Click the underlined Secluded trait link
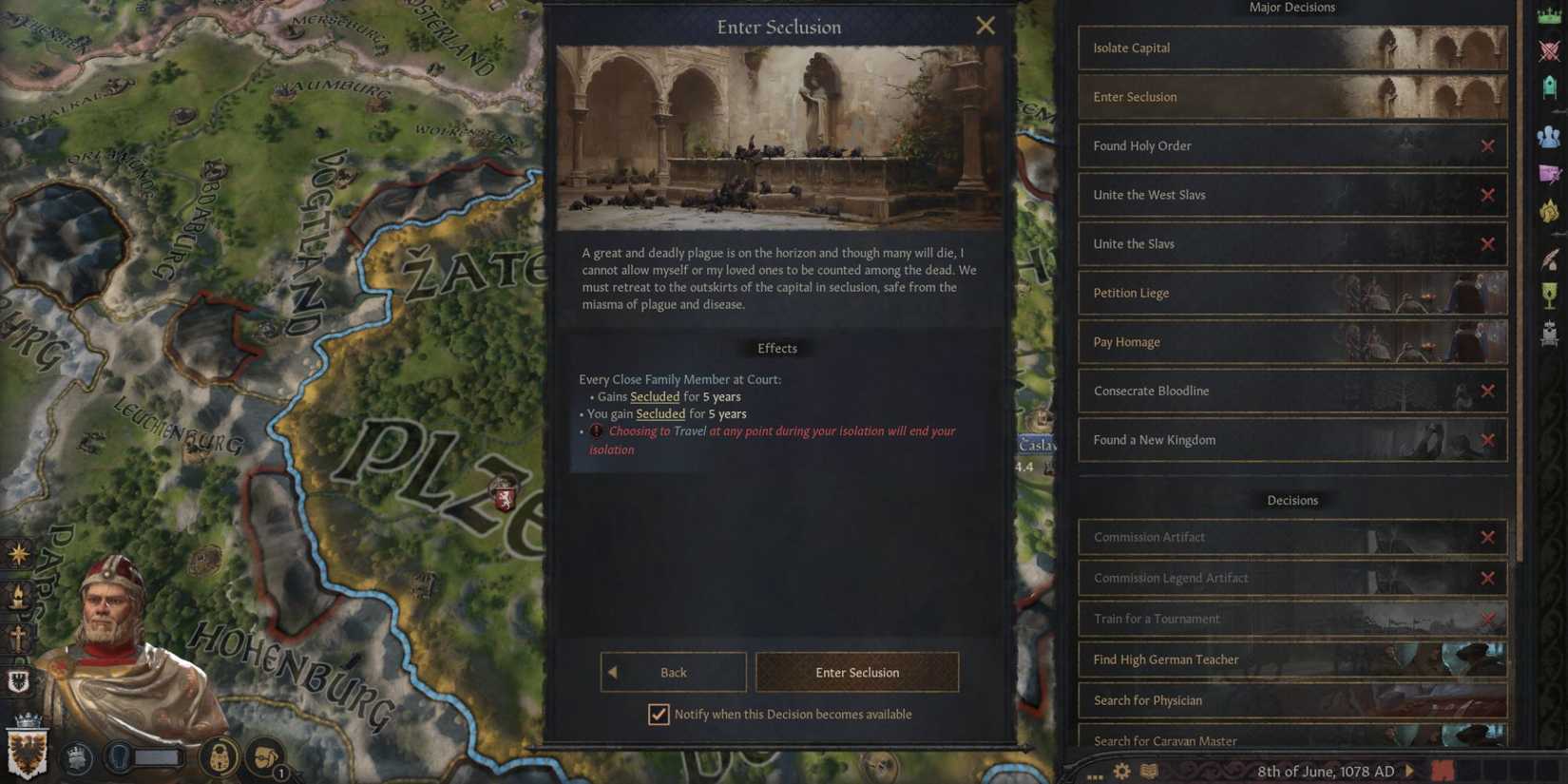 [x=654, y=396]
